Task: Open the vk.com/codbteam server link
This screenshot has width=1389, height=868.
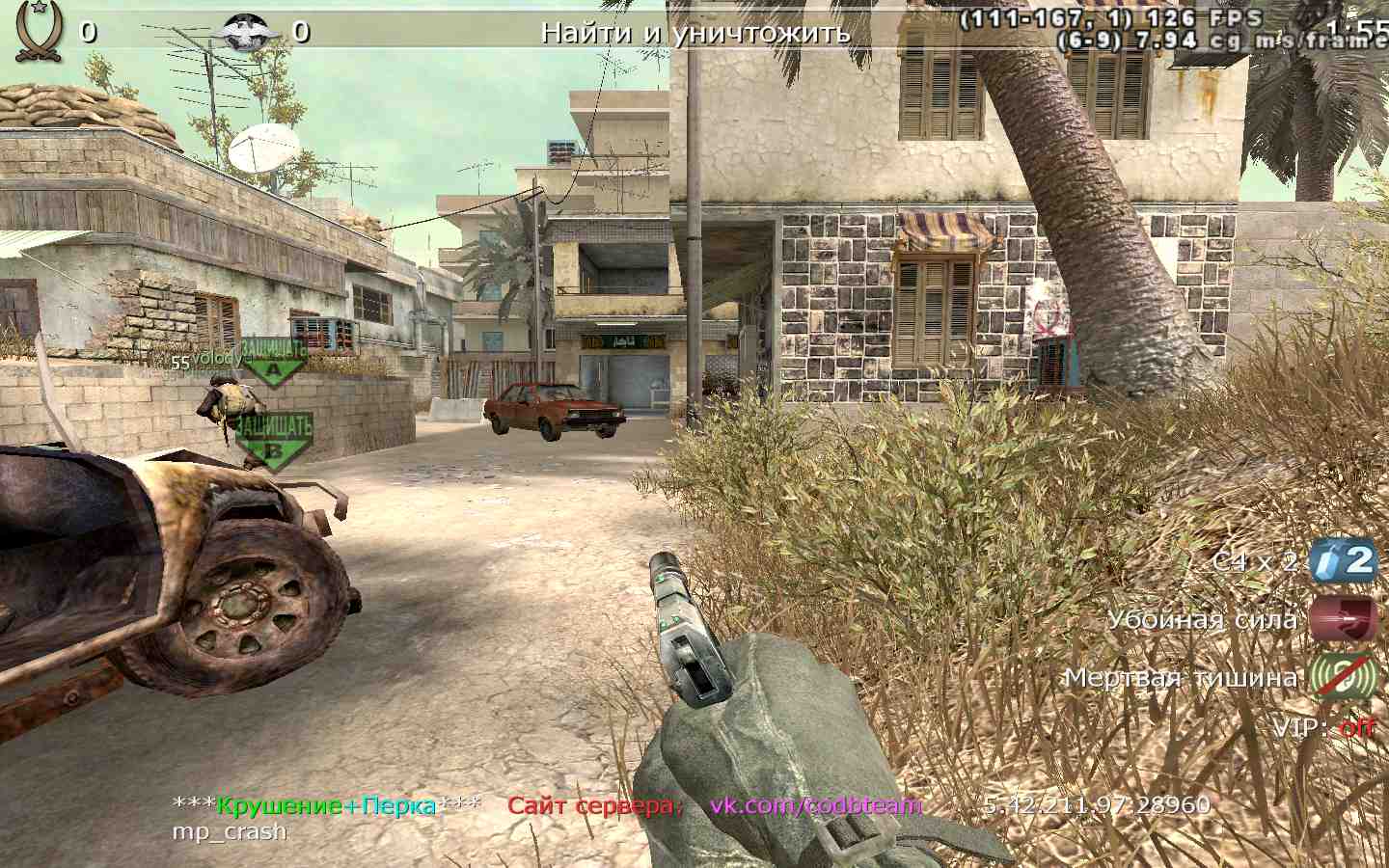Action: (816, 805)
